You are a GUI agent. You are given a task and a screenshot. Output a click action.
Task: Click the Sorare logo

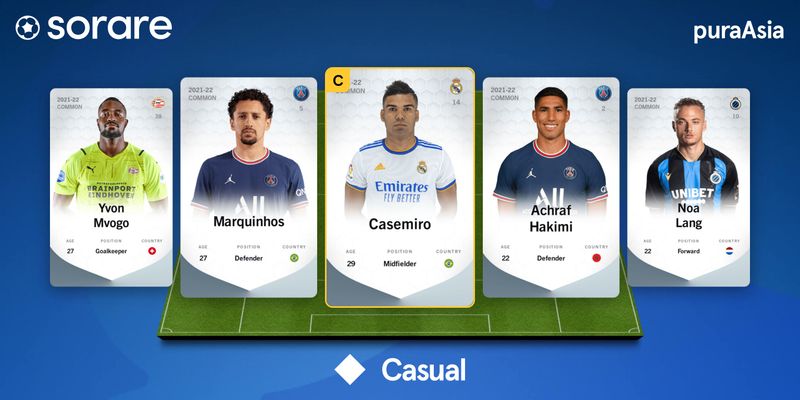point(93,28)
